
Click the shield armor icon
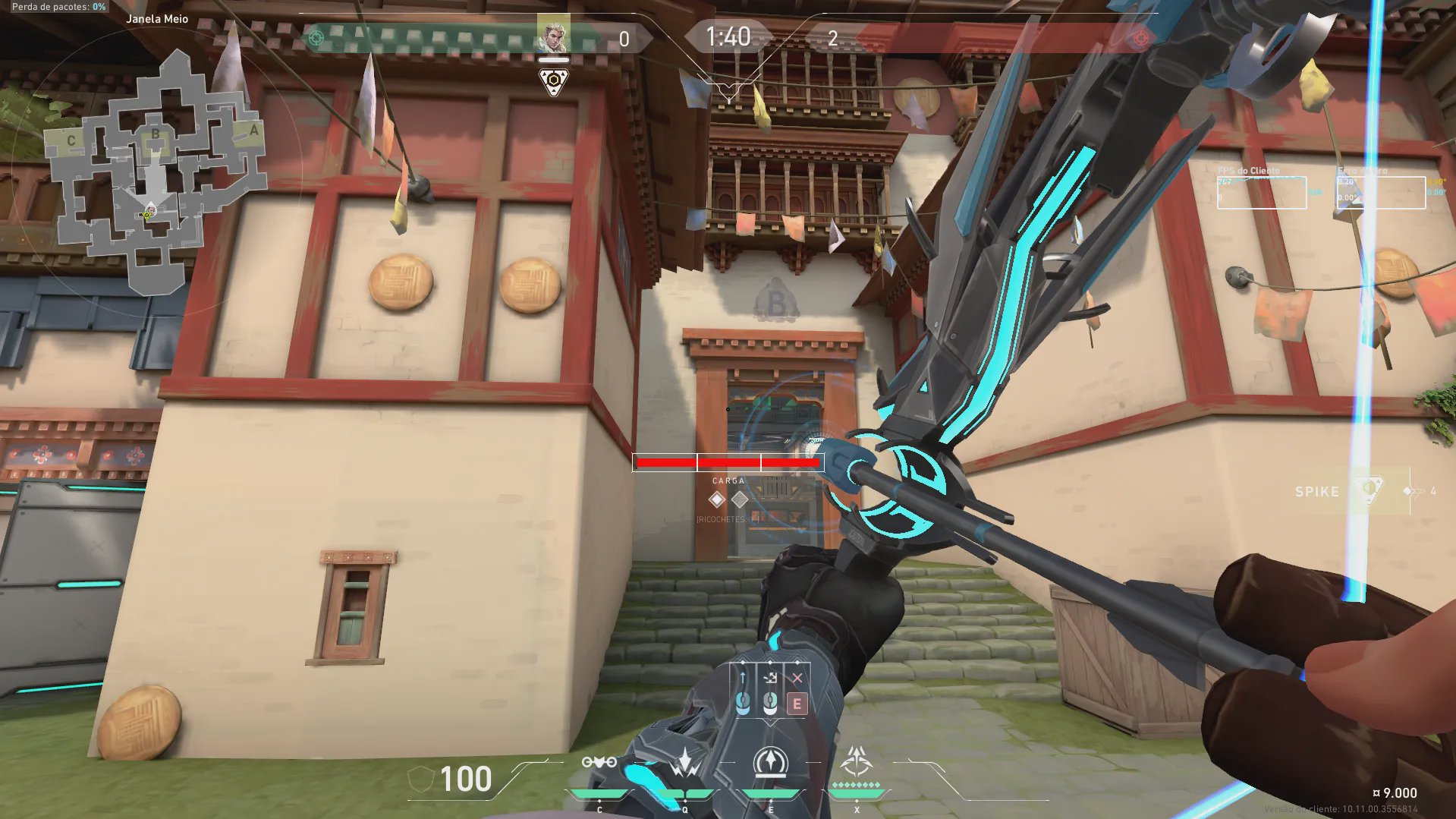[420, 780]
